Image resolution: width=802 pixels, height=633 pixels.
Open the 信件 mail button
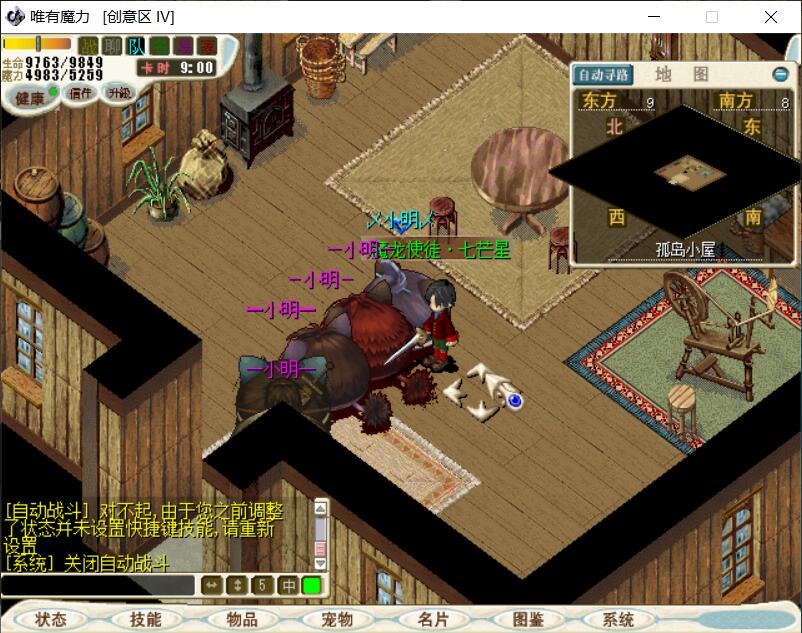[x=80, y=94]
